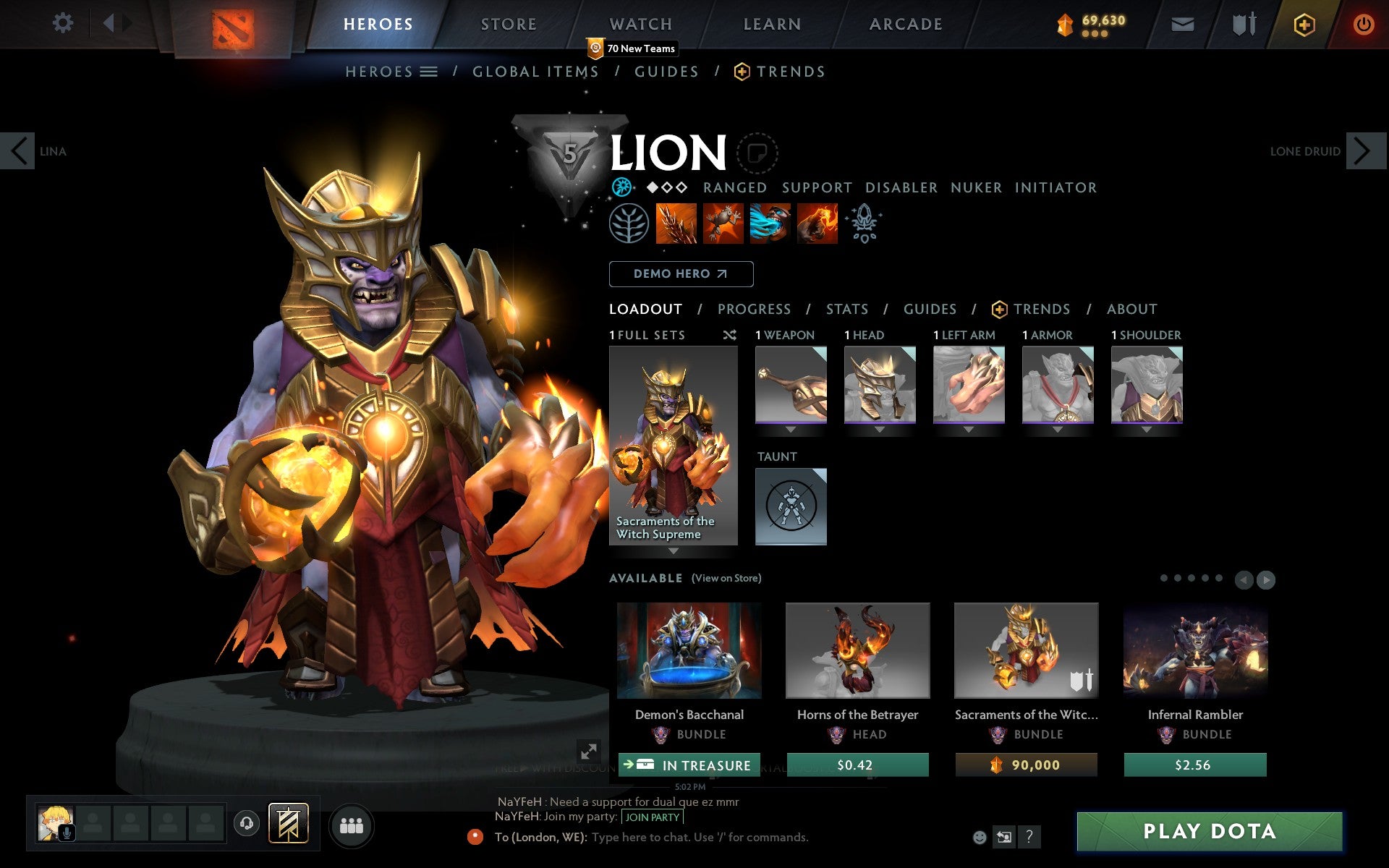Click the Dota Plus shield icon
This screenshot has width=1389, height=868.
[1304, 23]
